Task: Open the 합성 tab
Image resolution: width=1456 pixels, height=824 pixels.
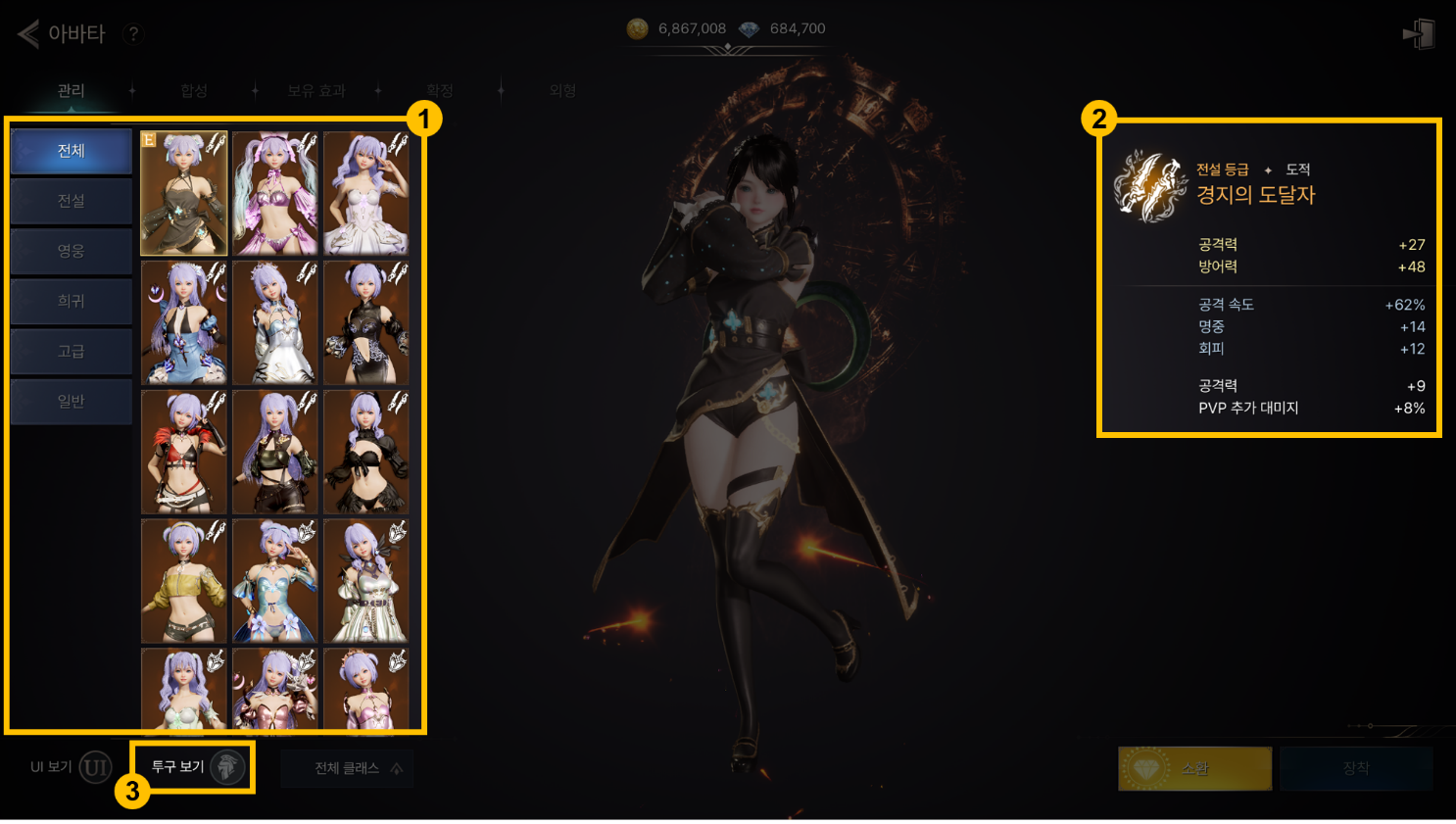Action: point(194,91)
